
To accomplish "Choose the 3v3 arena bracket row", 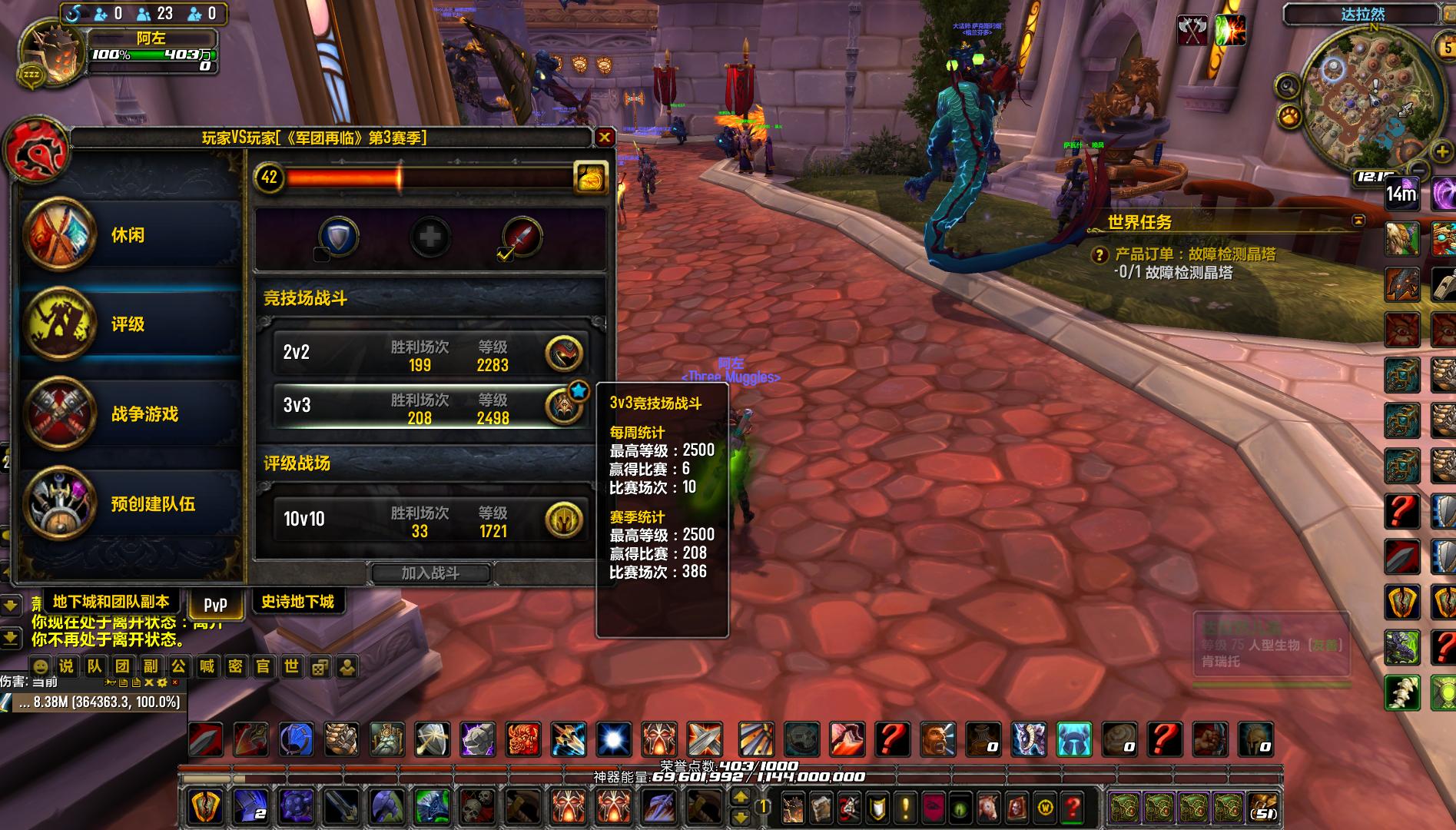I will 430,406.
